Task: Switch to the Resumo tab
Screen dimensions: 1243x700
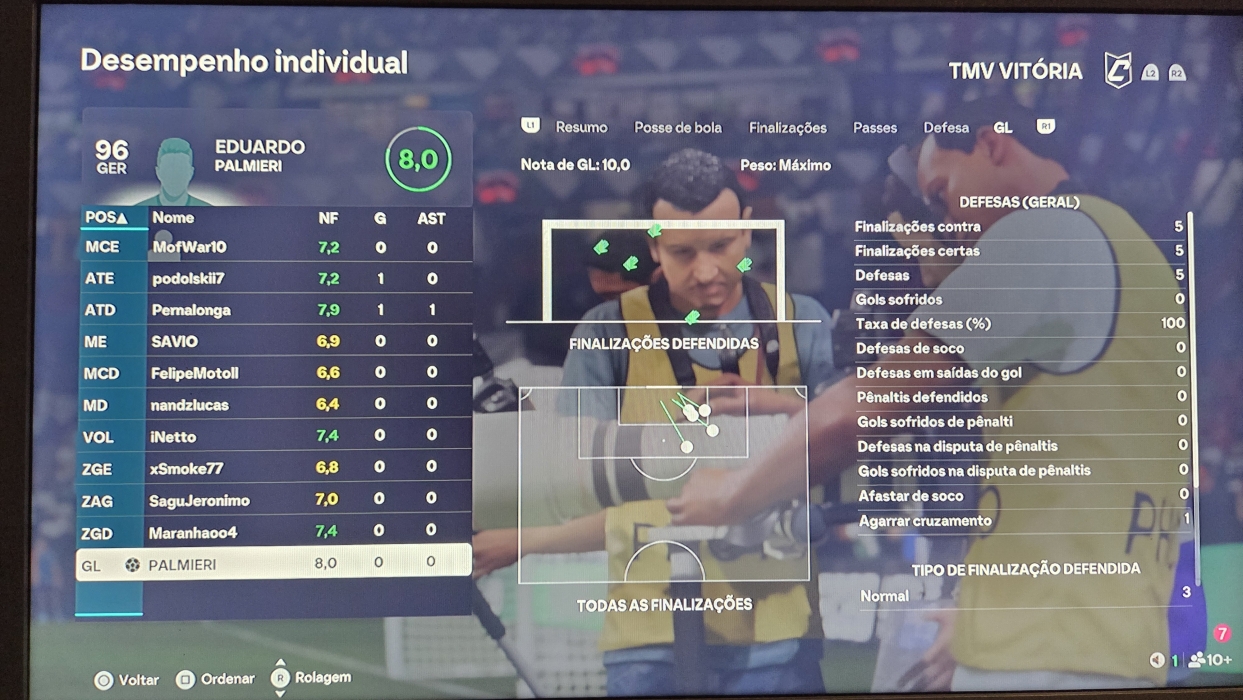Action: pos(581,127)
